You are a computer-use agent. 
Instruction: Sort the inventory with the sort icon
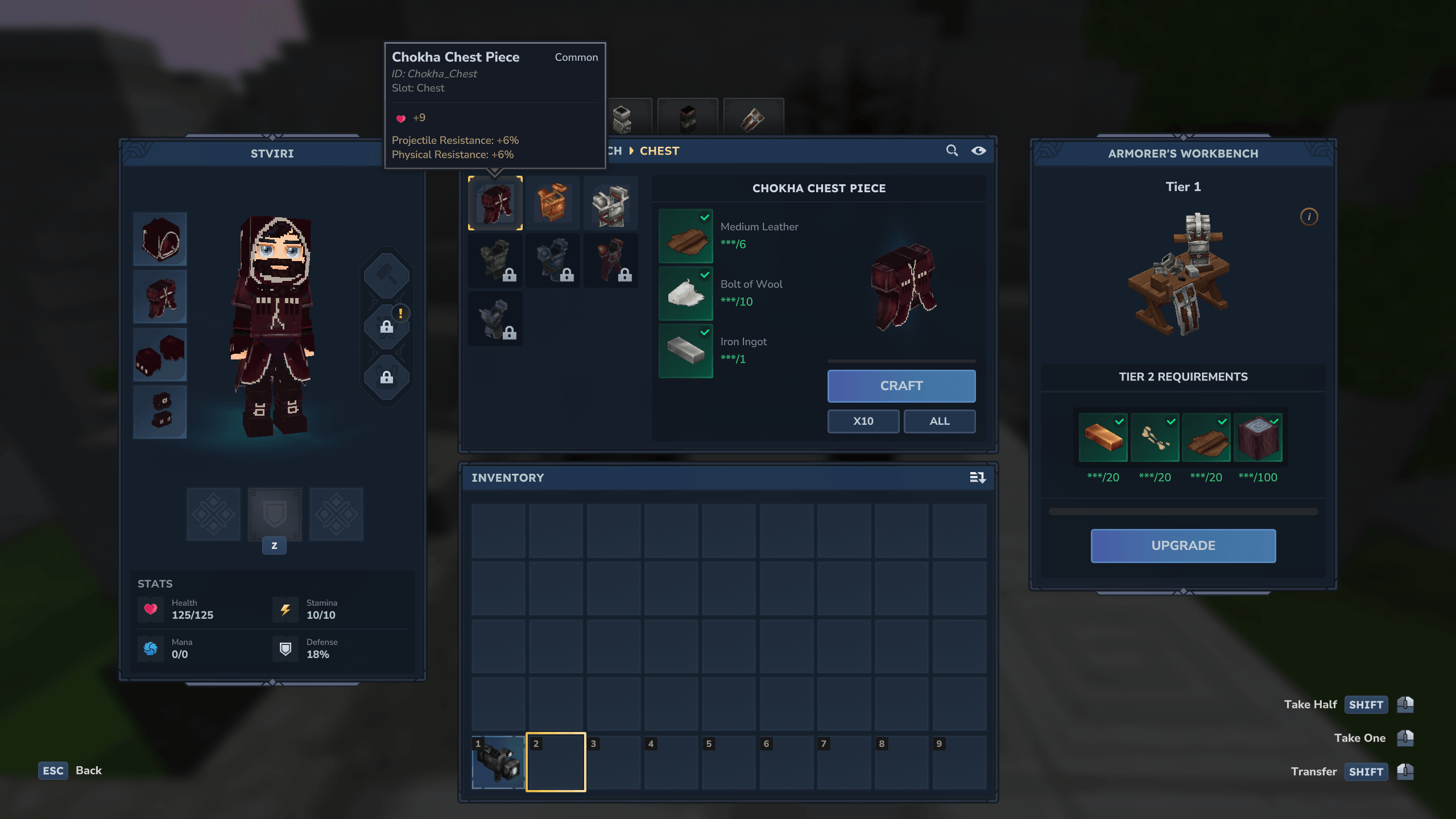click(977, 478)
